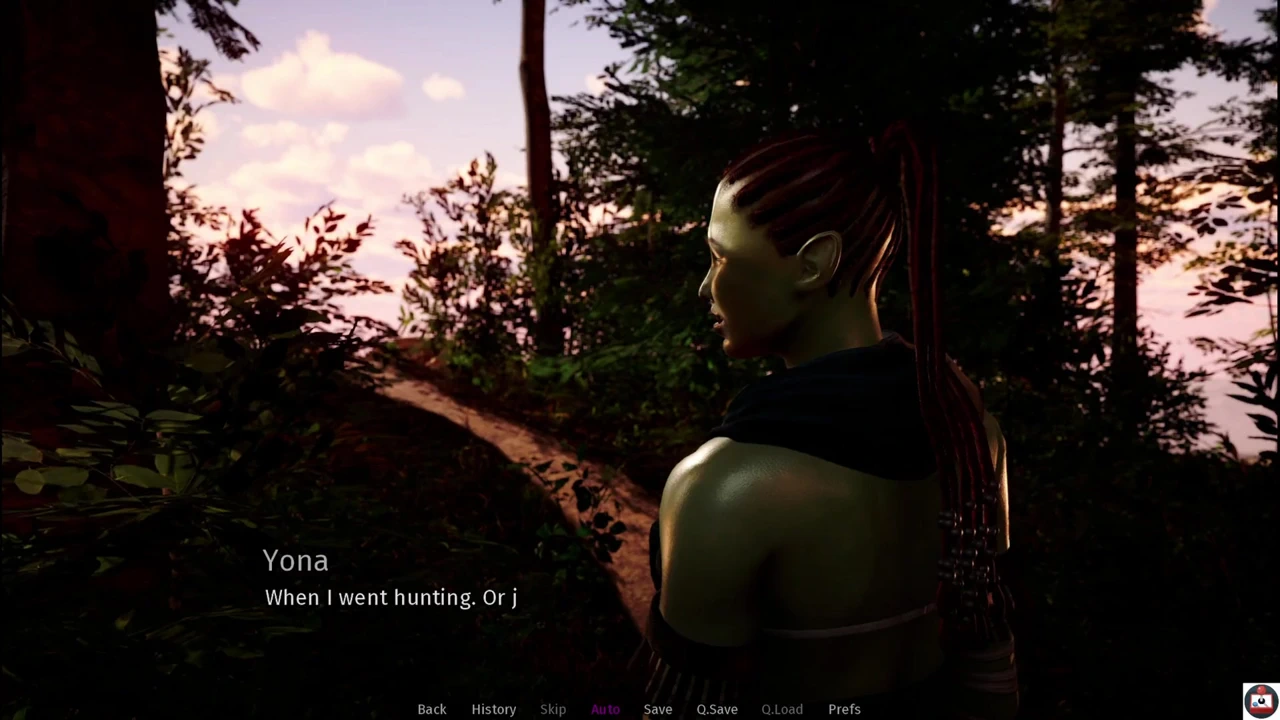Click Yona's name label above the dialogue

(x=295, y=561)
